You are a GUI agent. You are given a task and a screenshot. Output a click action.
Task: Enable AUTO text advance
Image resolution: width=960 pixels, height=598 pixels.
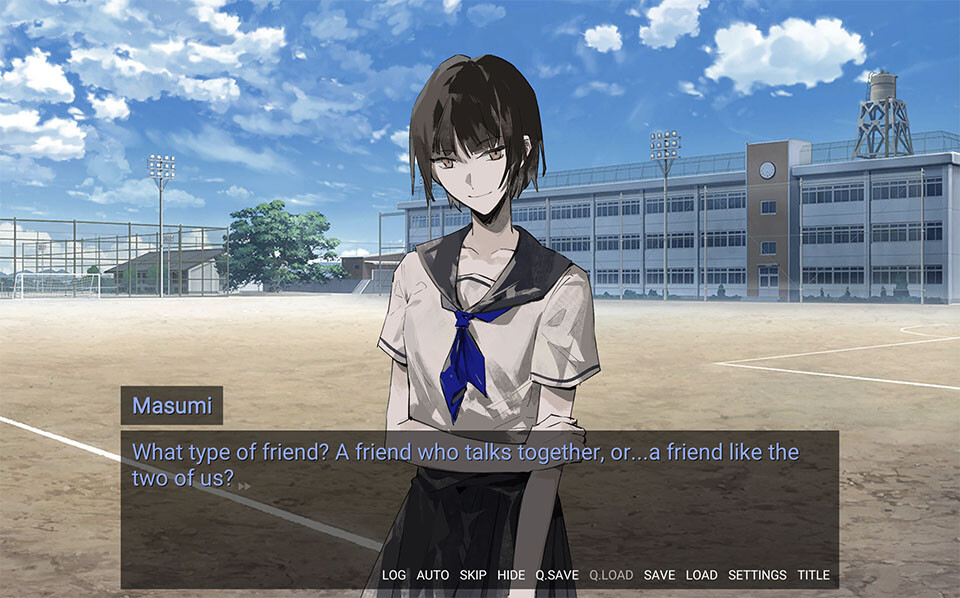coord(432,575)
